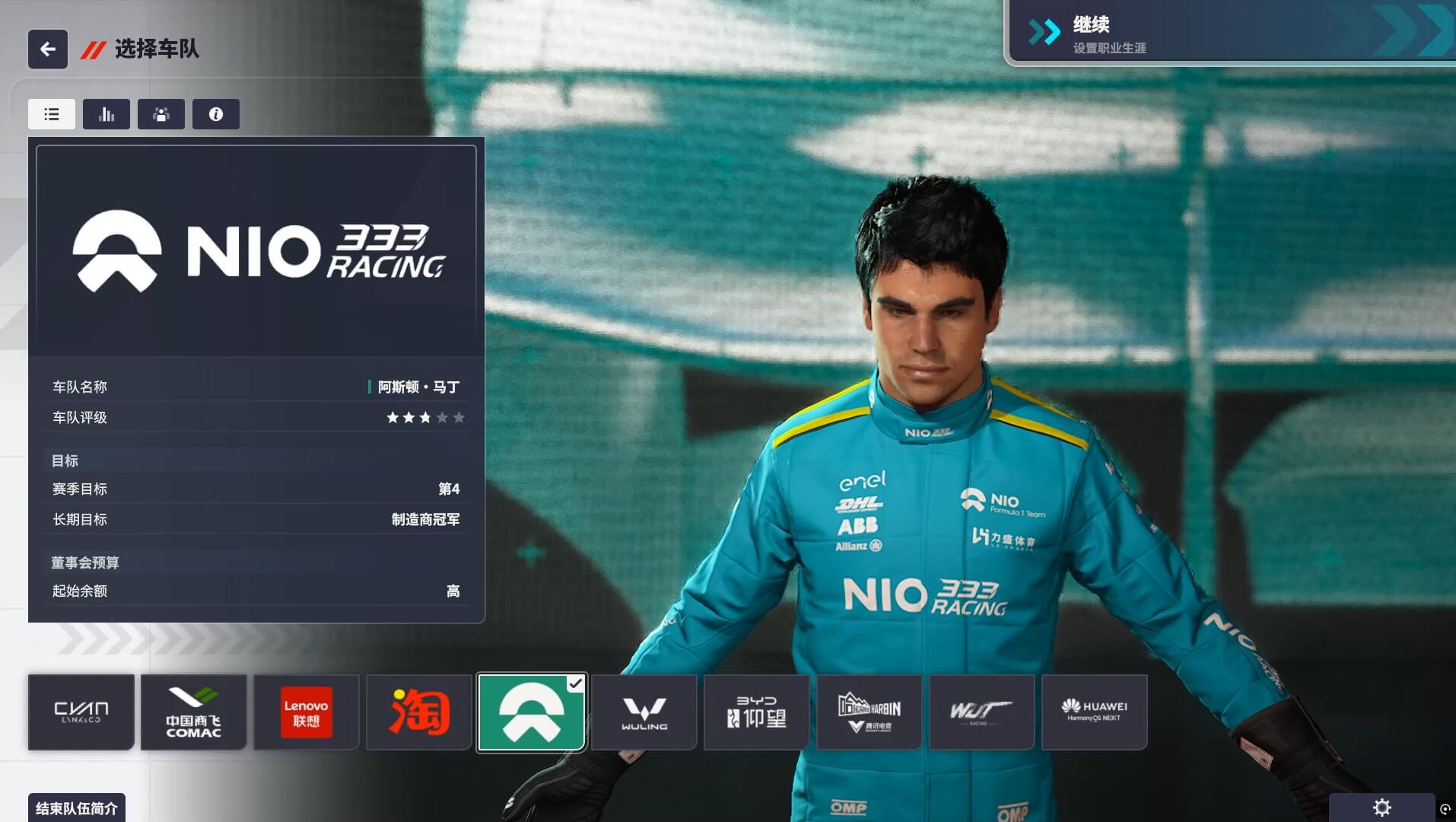Select the orange Taobao team tile
Screen dimensions: 1456x822
coord(419,712)
